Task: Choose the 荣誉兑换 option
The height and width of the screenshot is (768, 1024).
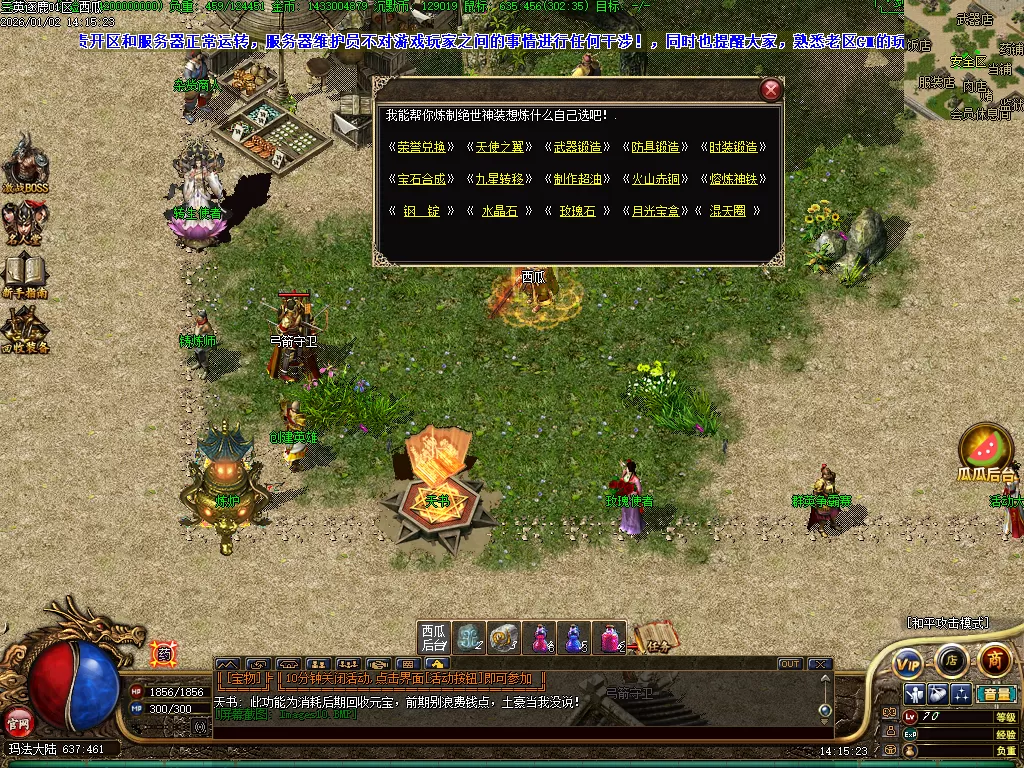Action: (x=416, y=147)
